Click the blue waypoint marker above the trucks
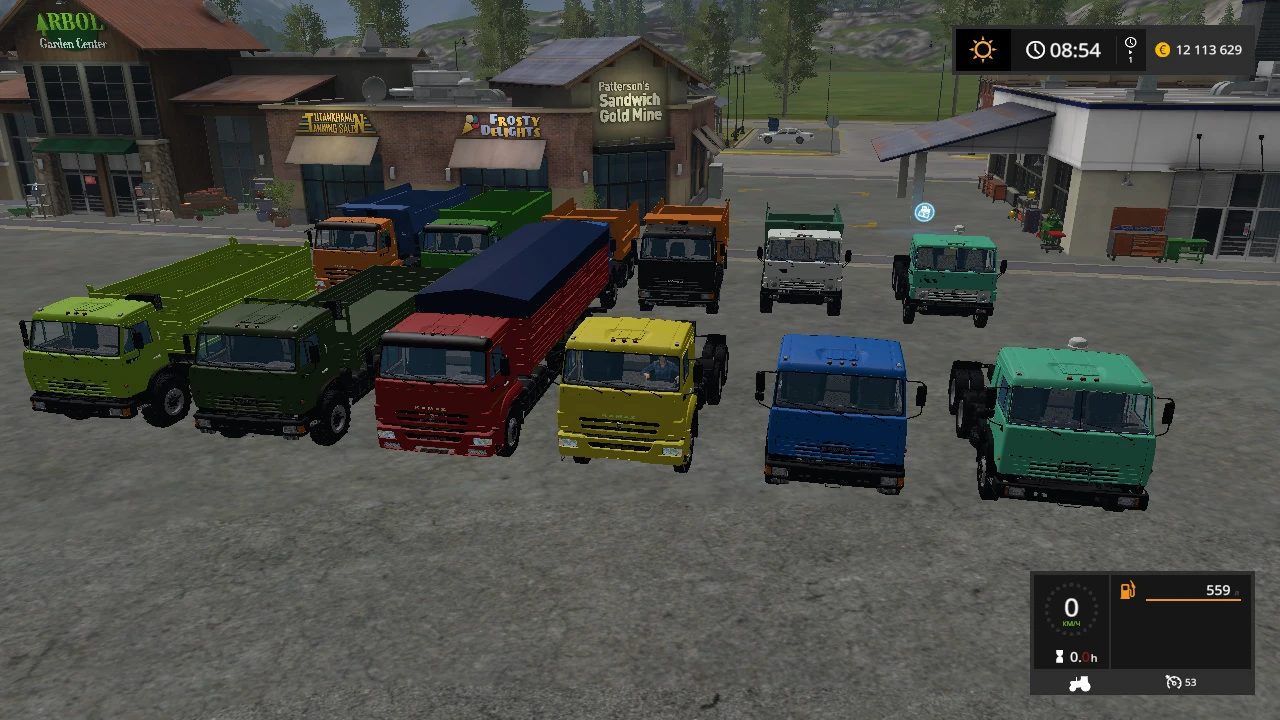Viewport: 1280px width, 720px height. [x=923, y=212]
